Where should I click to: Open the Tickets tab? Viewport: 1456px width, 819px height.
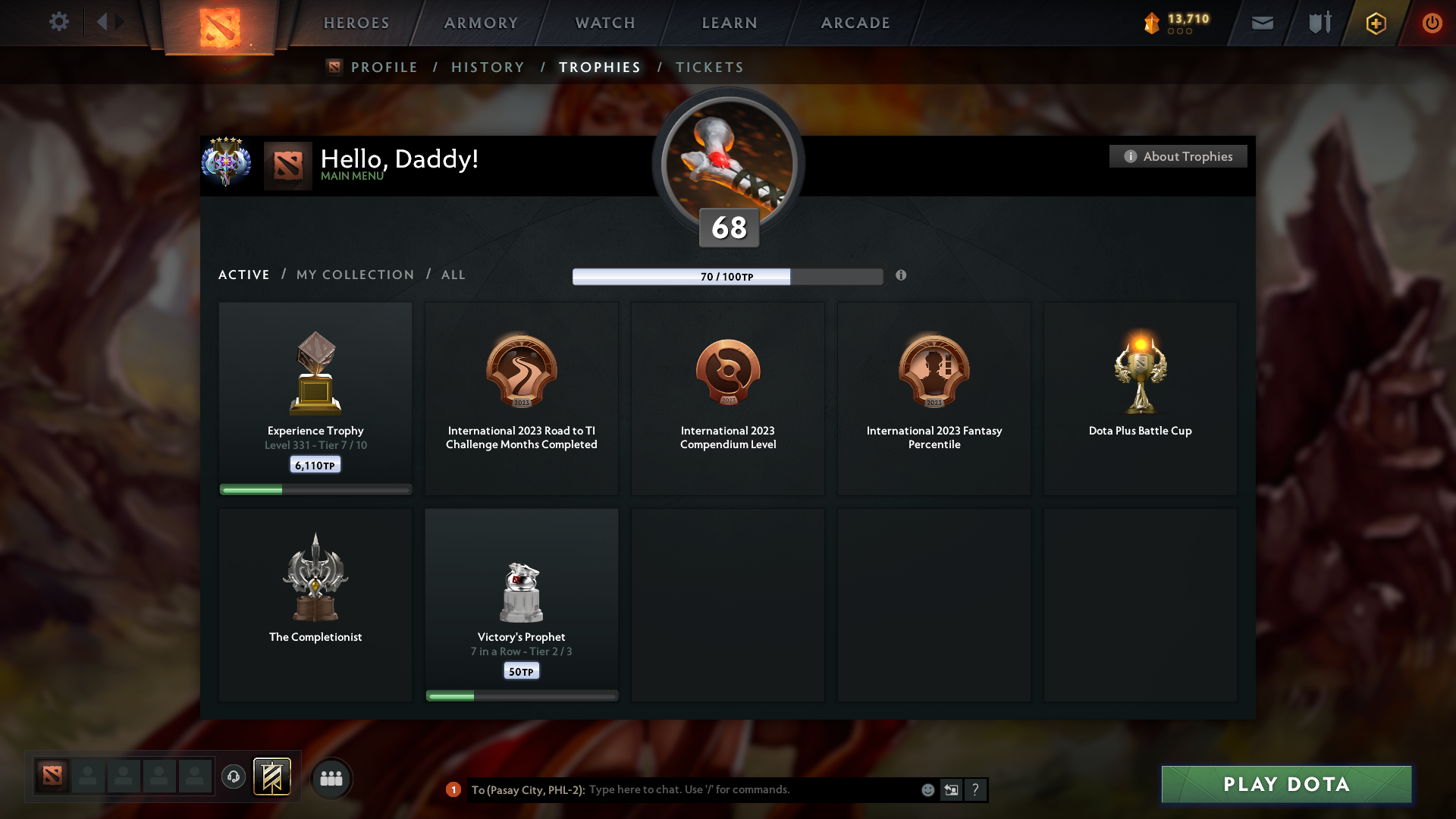(709, 67)
